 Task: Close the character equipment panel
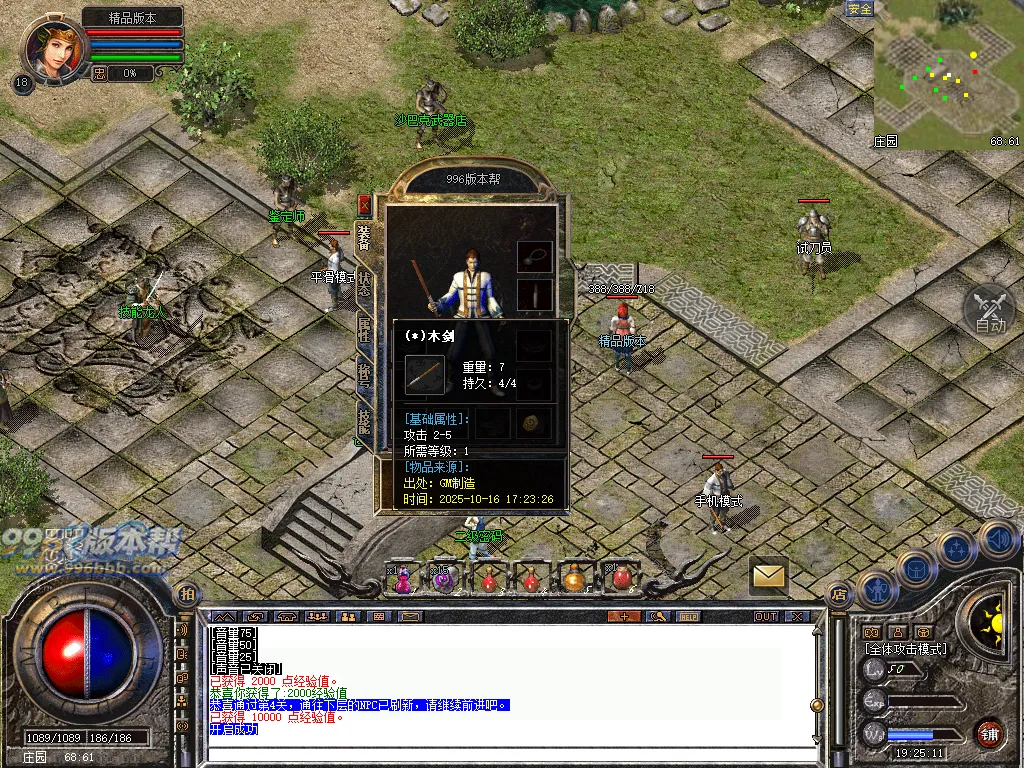pyautogui.click(x=365, y=205)
